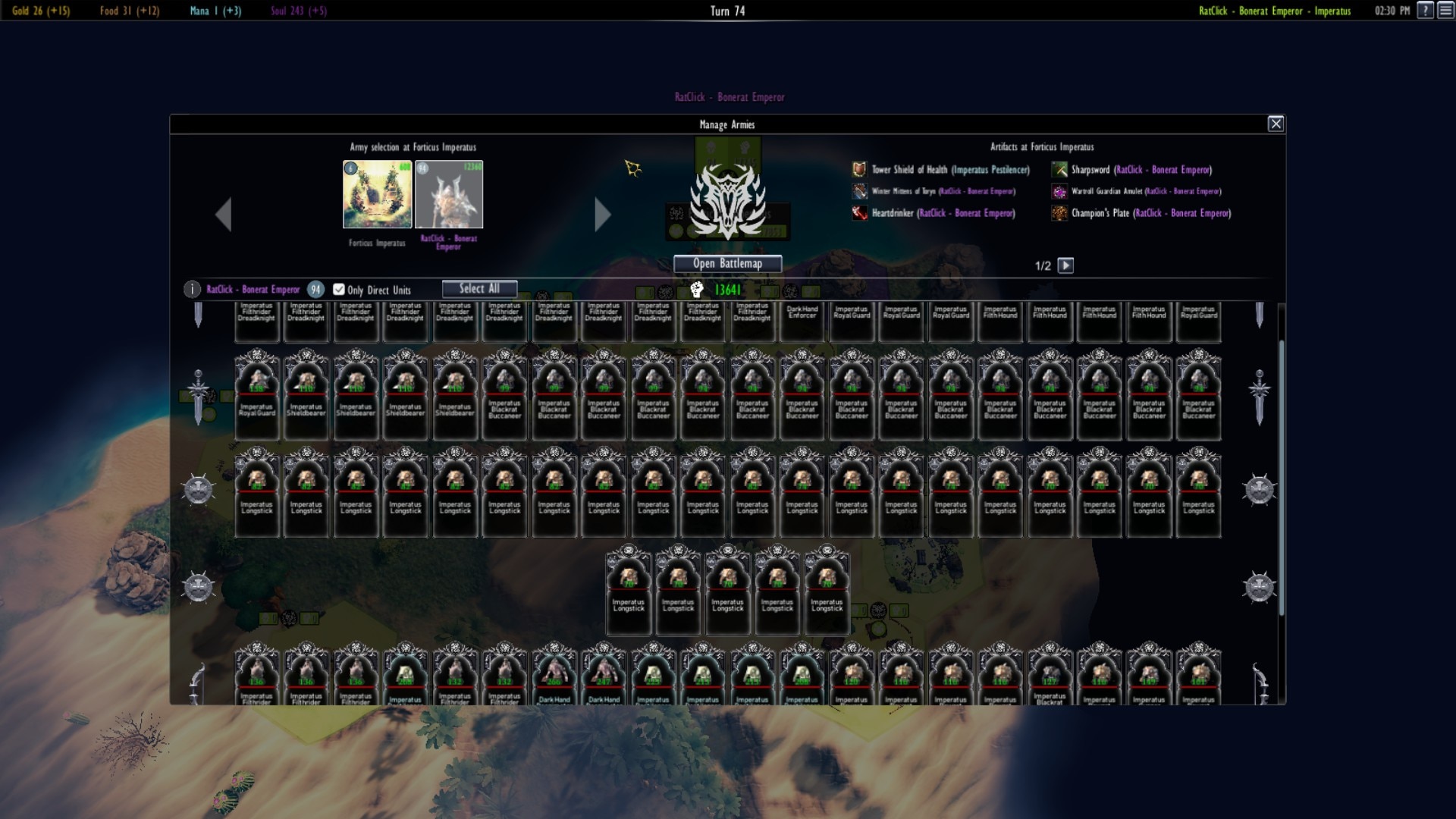Choose the Winter Mittens artifact

pos(943,191)
